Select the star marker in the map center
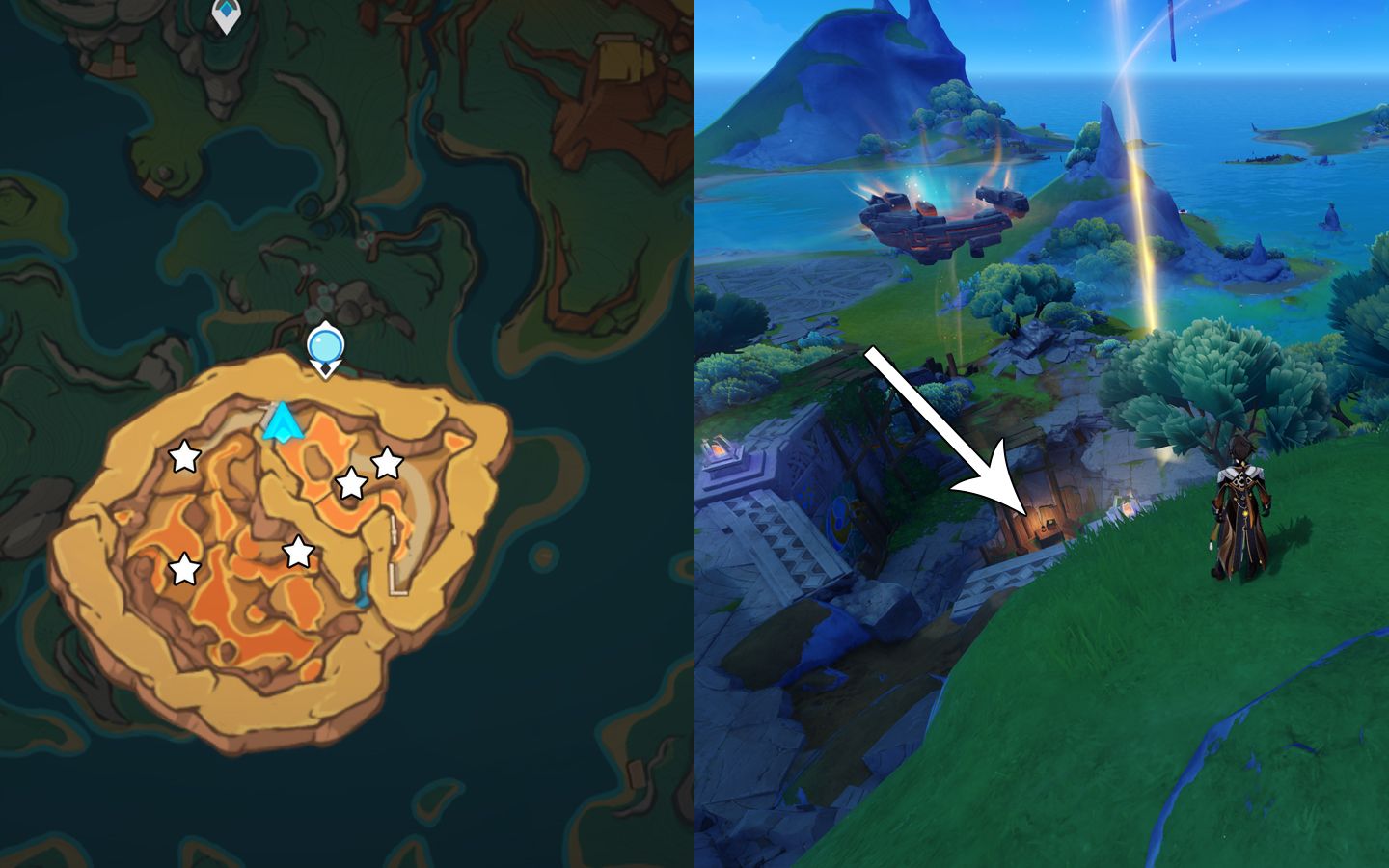 [x=300, y=552]
